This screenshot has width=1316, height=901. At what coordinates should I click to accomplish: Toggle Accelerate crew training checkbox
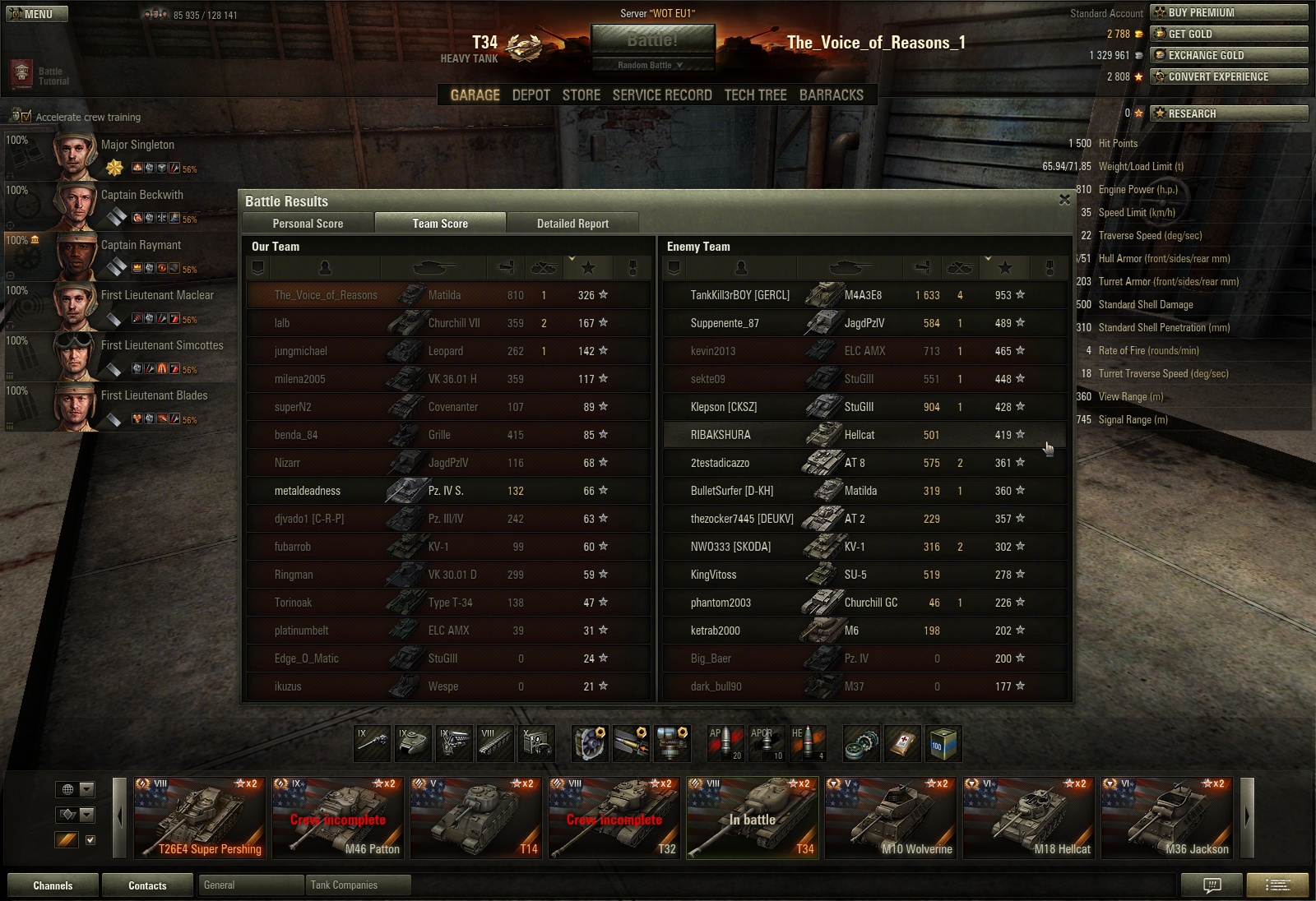click(x=25, y=117)
